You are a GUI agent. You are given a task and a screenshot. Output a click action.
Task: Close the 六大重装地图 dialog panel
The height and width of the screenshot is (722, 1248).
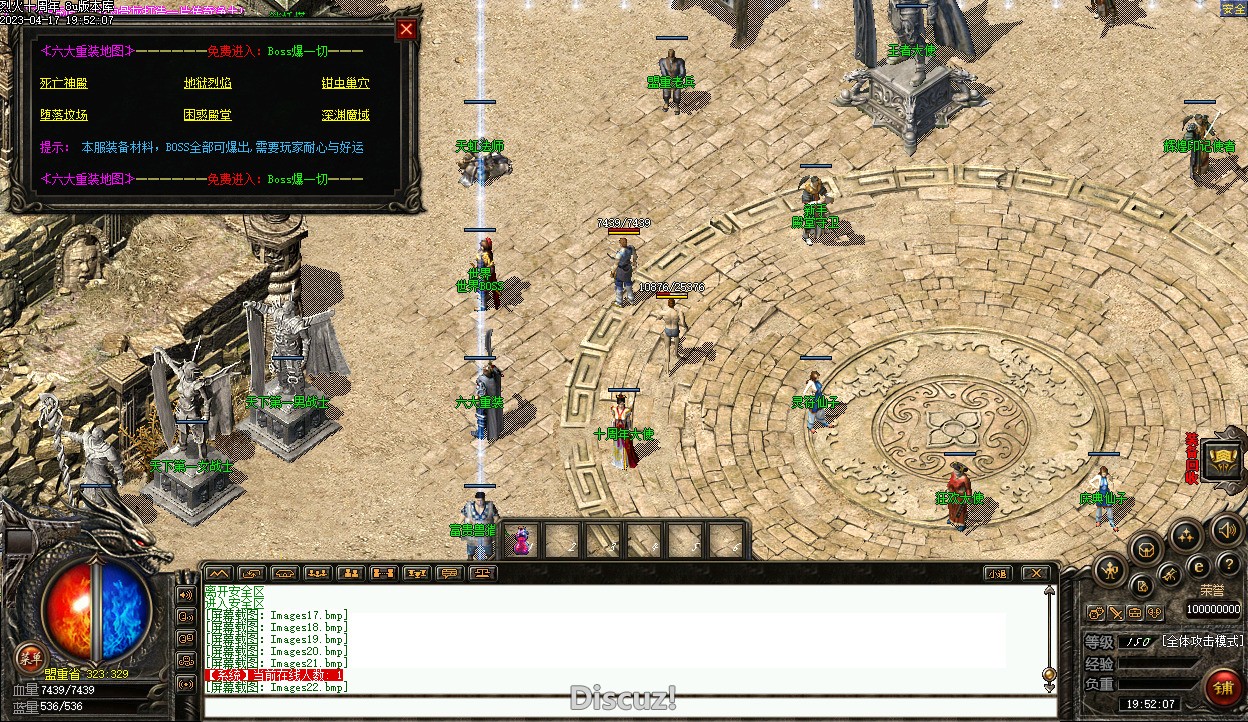click(x=406, y=30)
